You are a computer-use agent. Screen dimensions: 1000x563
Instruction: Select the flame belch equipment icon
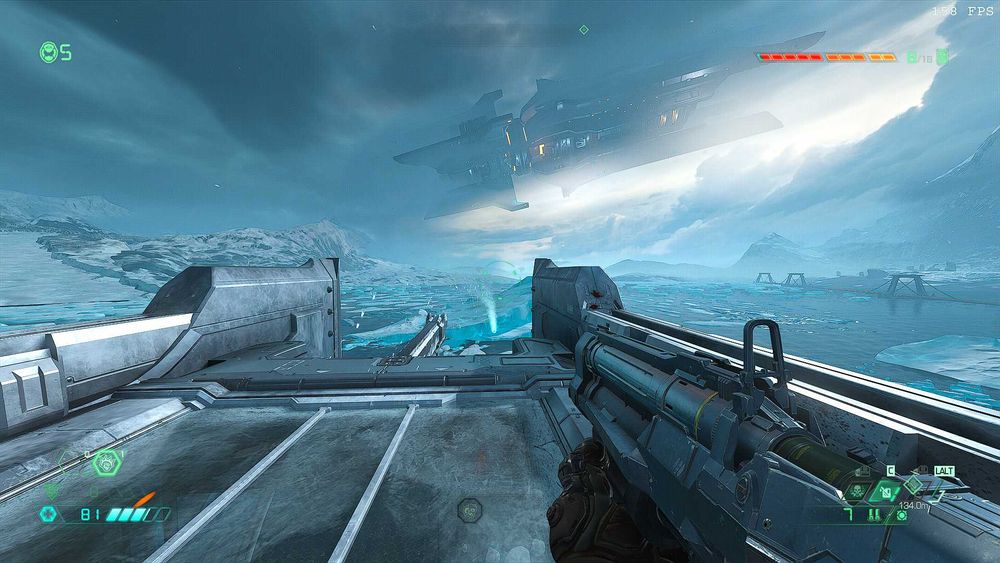105,462
